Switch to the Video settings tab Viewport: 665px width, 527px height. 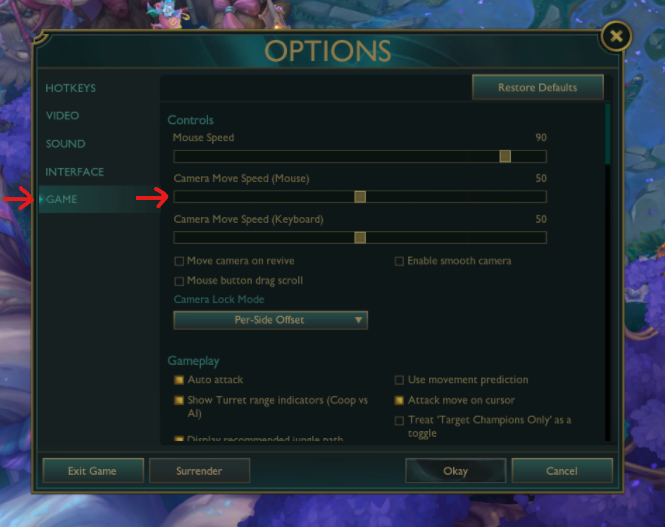point(62,116)
